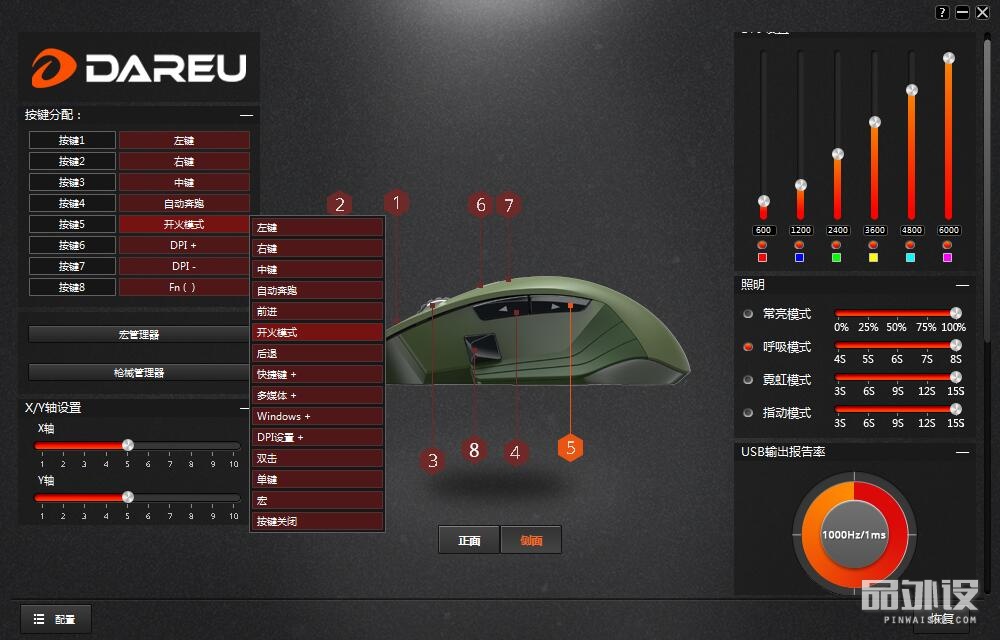
Task: Close the Dareu software window
Action: [x=982, y=12]
